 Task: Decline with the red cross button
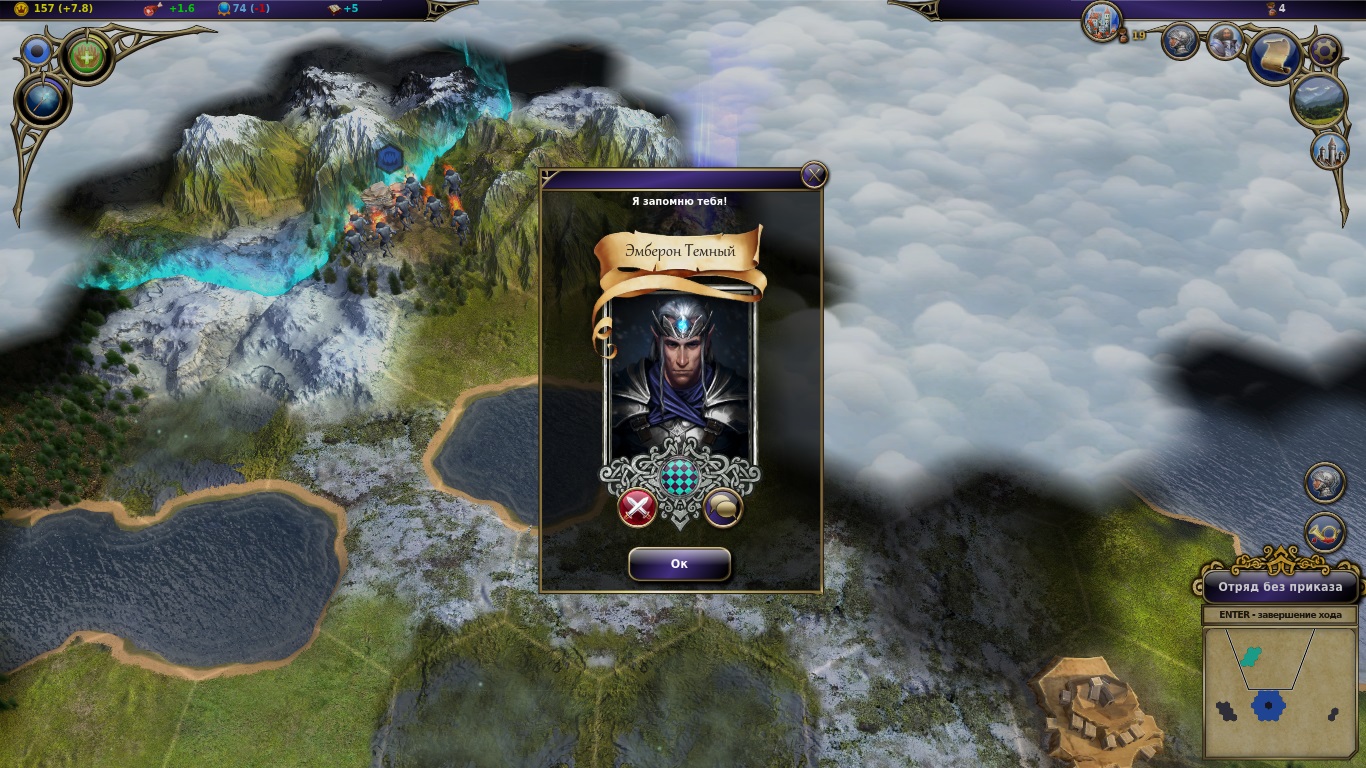637,508
